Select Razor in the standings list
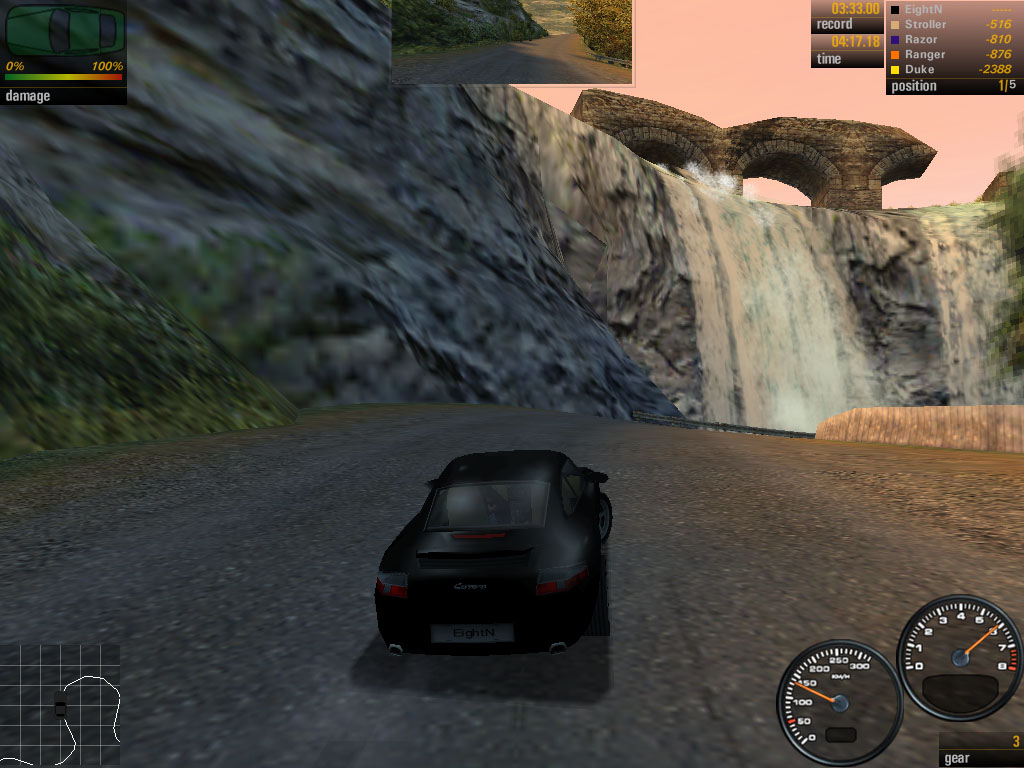The height and width of the screenshot is (768, 1024). [x=922, y=39]
